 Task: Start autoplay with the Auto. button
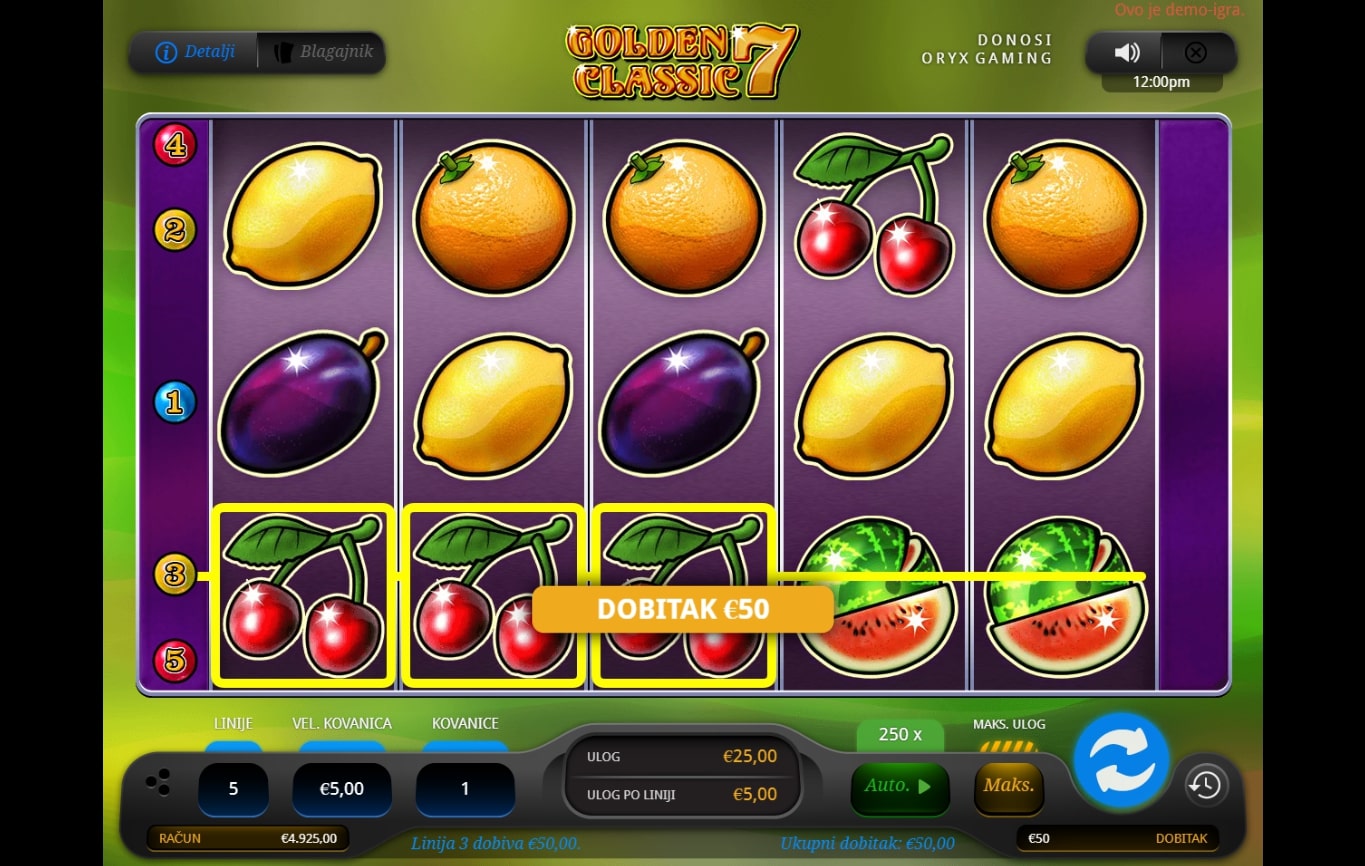click(x=897, y=786)
